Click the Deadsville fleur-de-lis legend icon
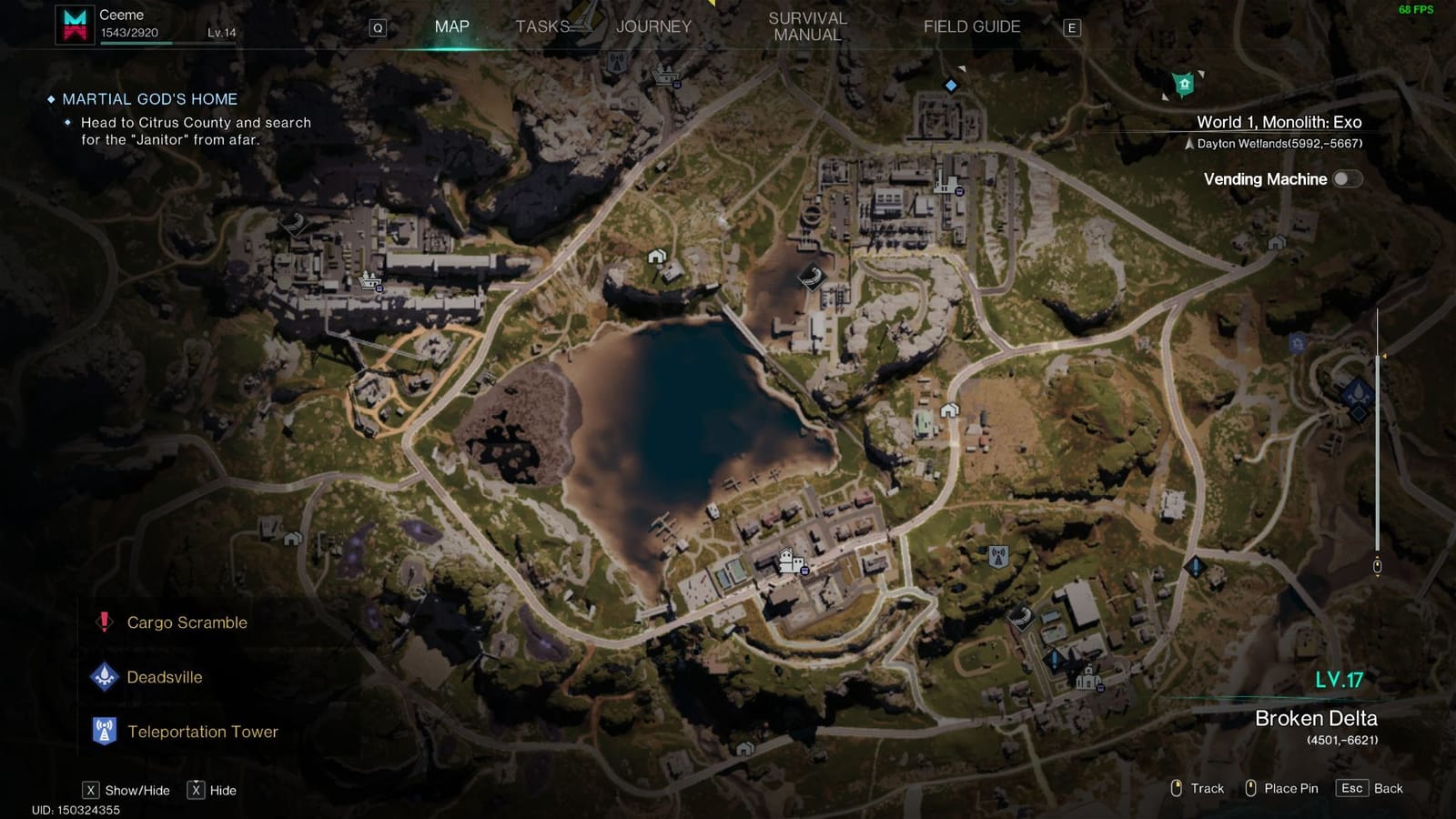Screen dimensions: 1456x819 [x=103, y=677]
